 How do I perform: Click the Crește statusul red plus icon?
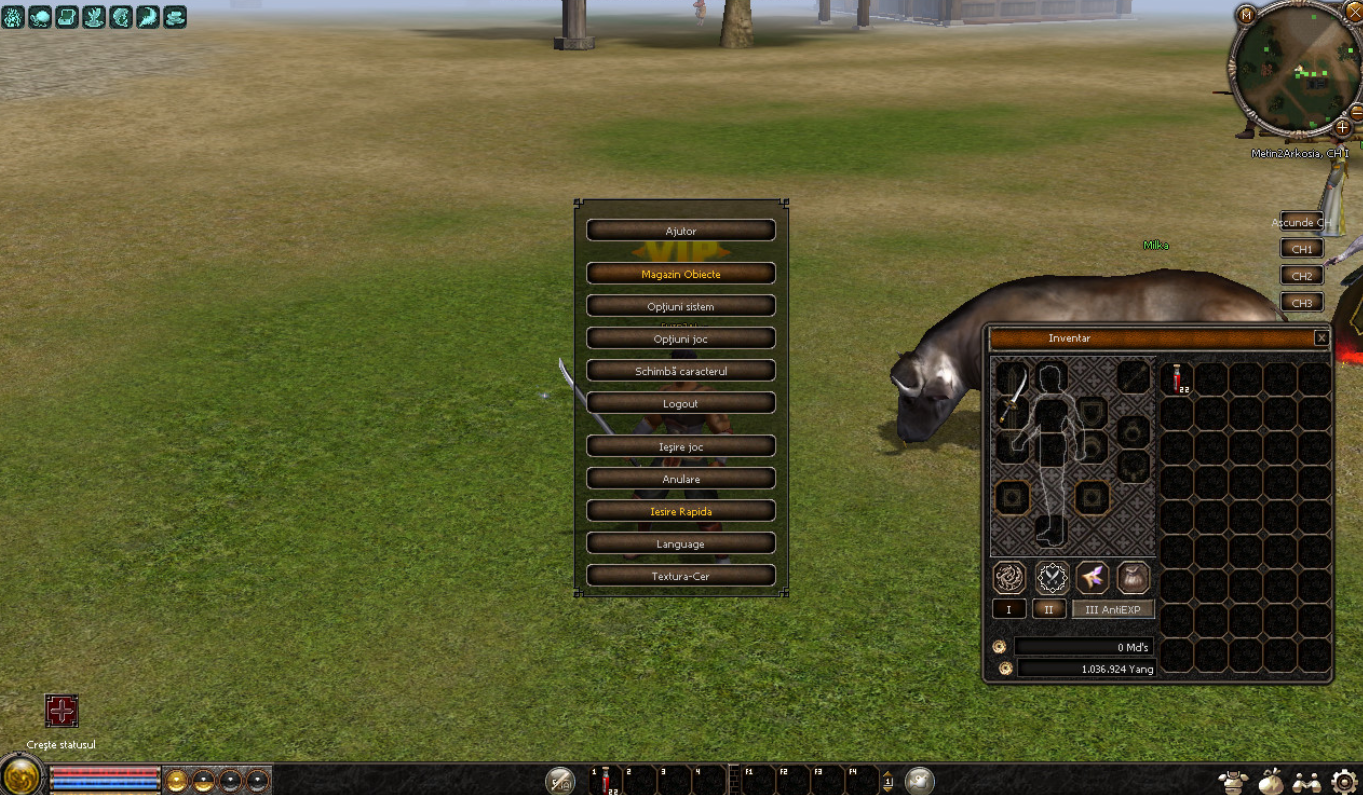[62, 711]
